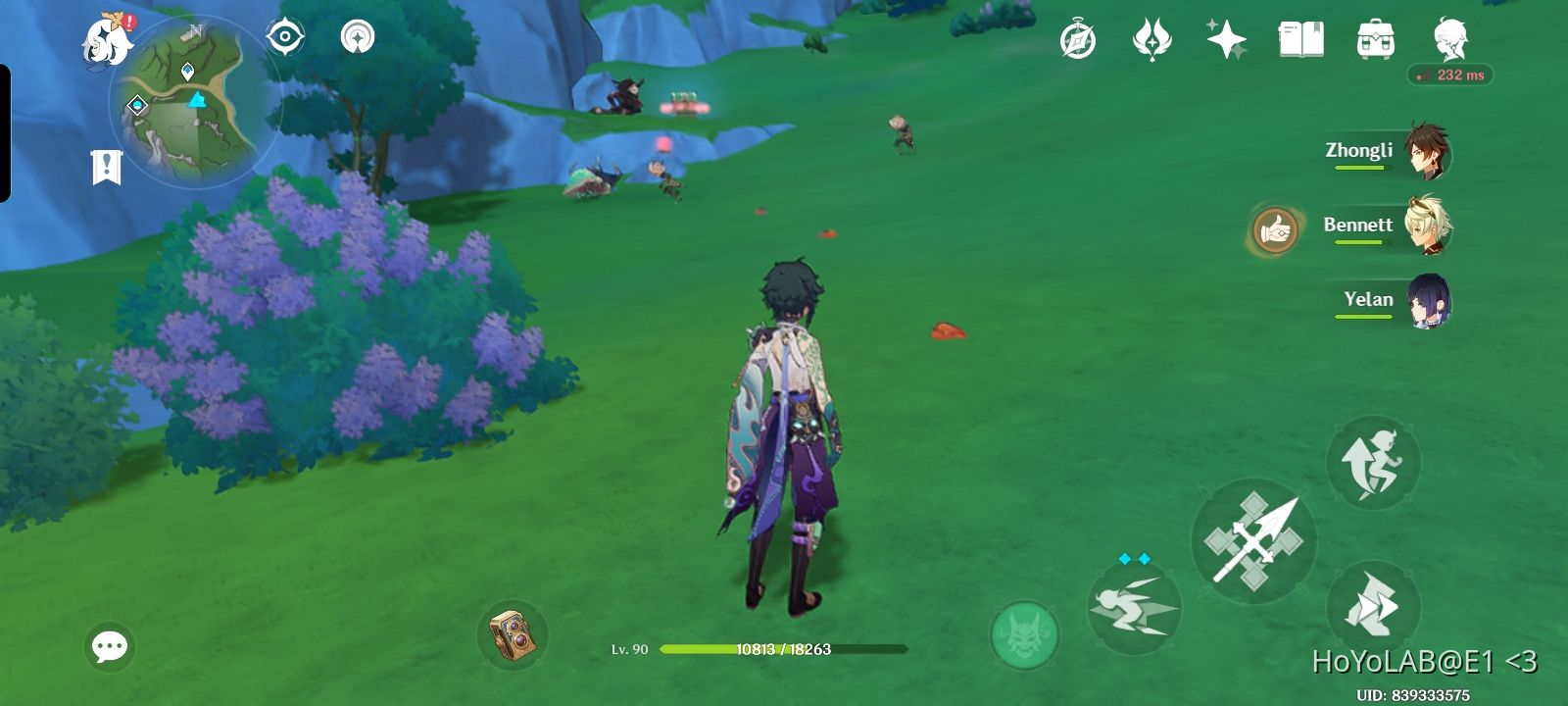Image resolution: width=1568 pixels, height=706 pixels.
Task: Open the in-game chat bubble
Action: pyautogui.click(x=109, y=645)
